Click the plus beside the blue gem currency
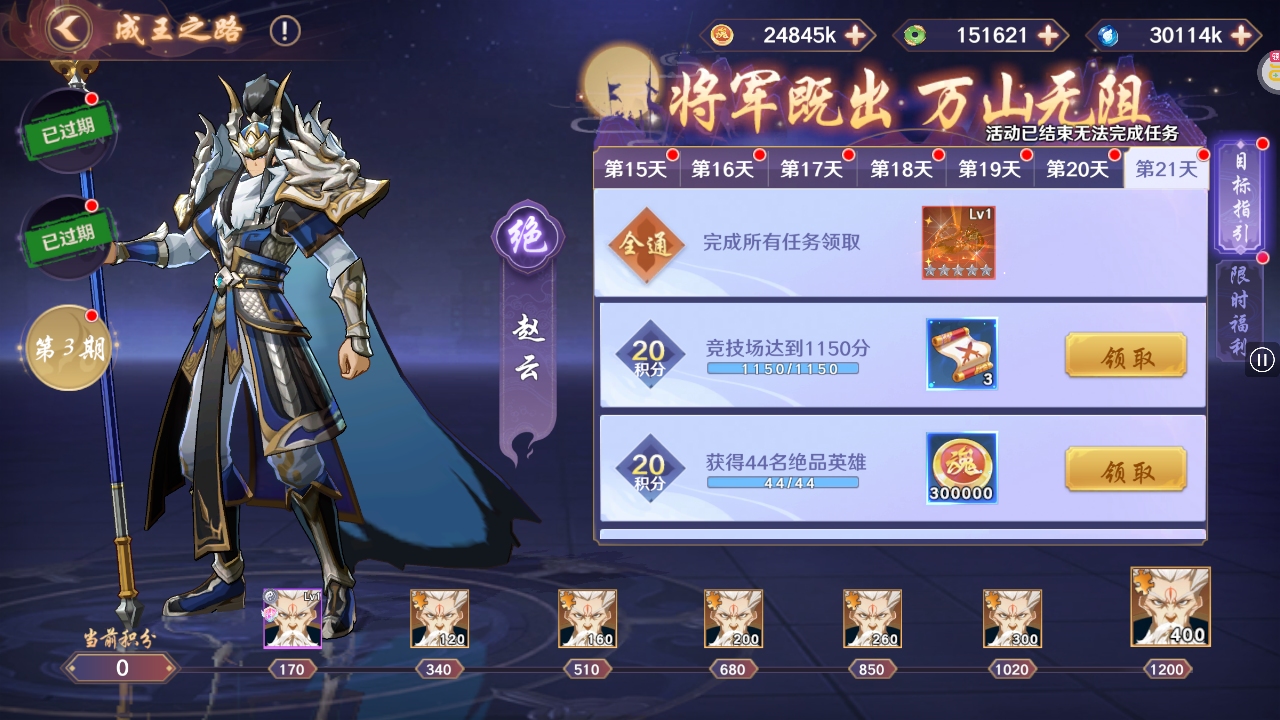This screenshot has height=720, width=1280. coord(1242,35)
